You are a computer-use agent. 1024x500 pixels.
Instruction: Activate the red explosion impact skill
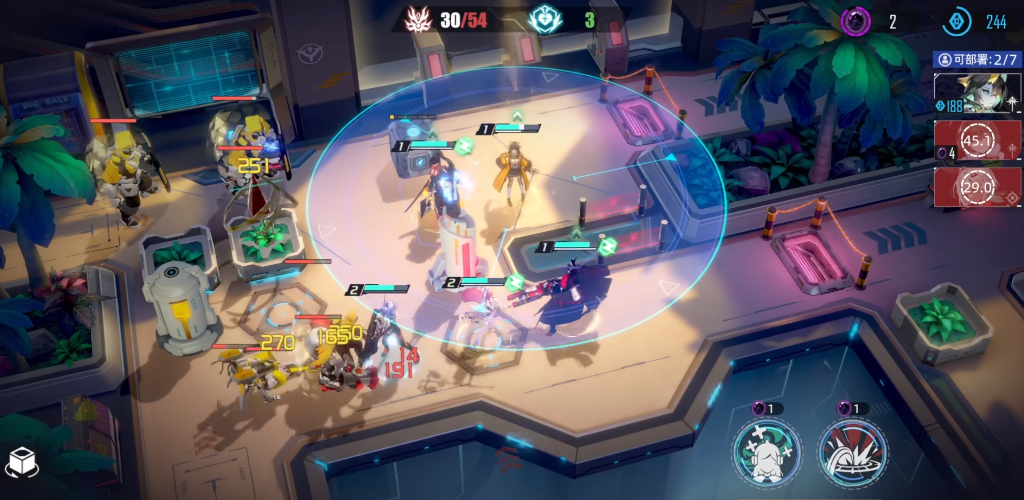pyautogui.click(x=851, y=453)
